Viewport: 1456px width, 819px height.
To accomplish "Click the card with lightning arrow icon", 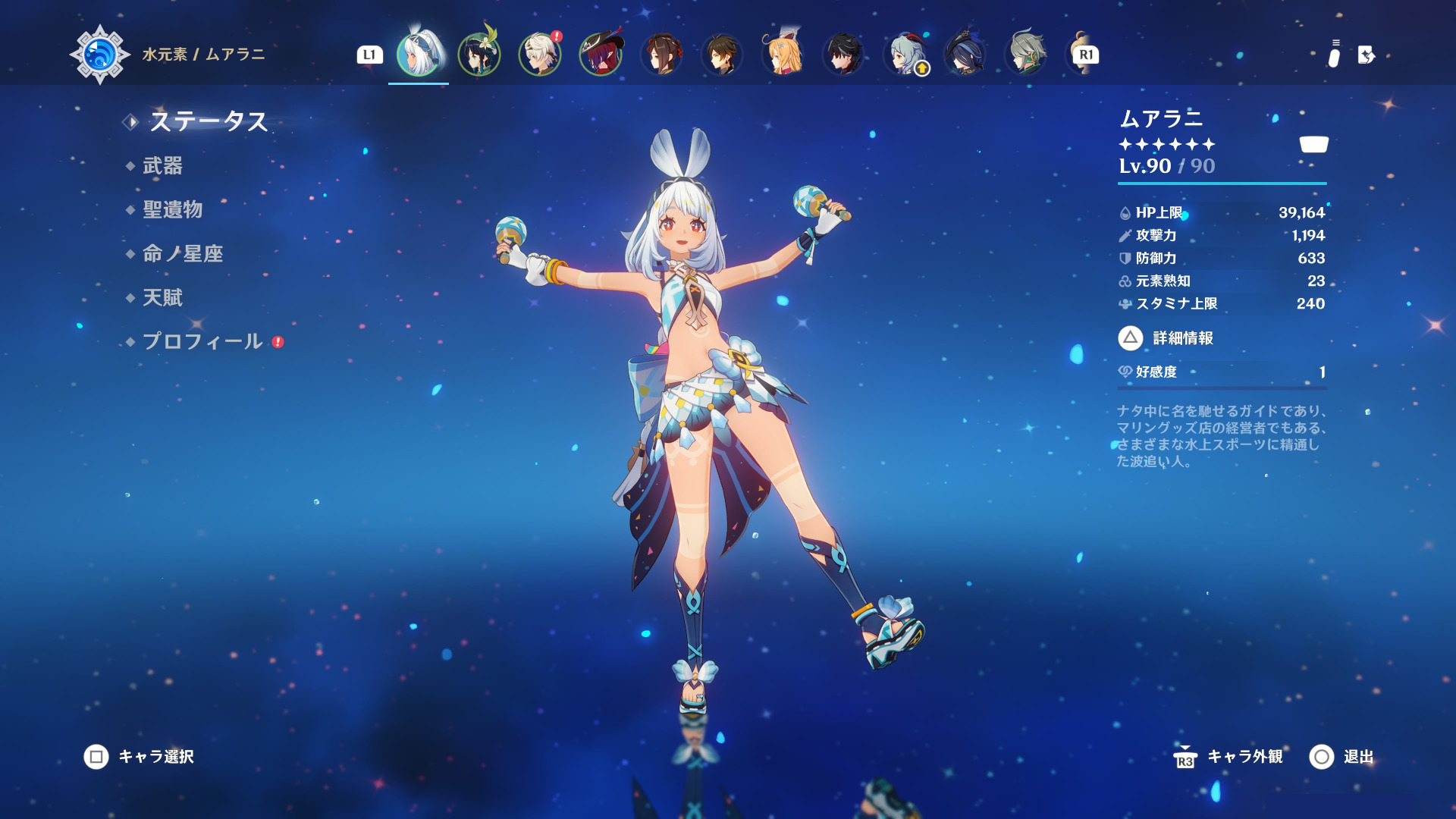I will click(x=1366, y=55).
